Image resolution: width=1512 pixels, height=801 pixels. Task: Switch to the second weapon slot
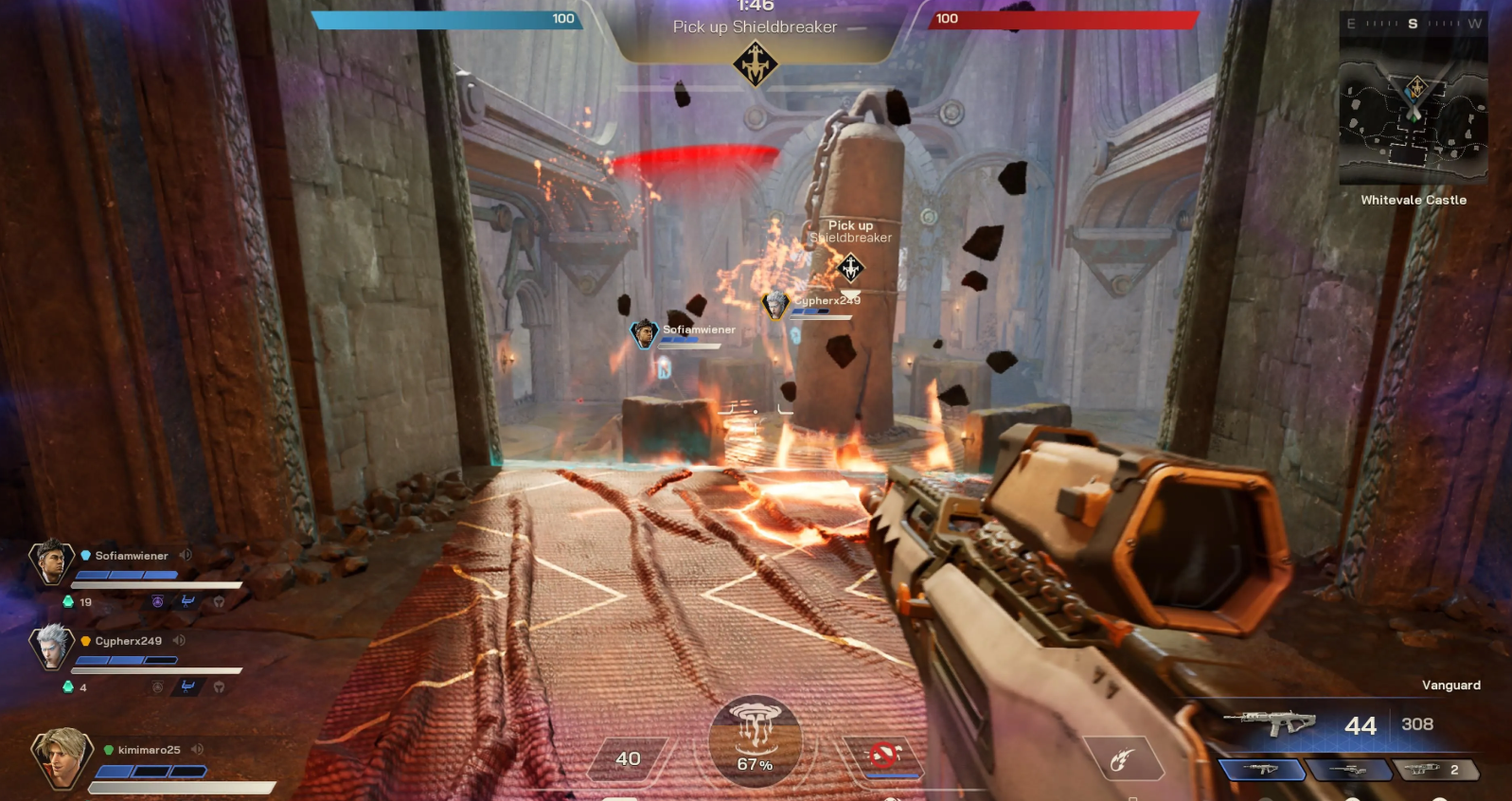tap(1347, 770)
